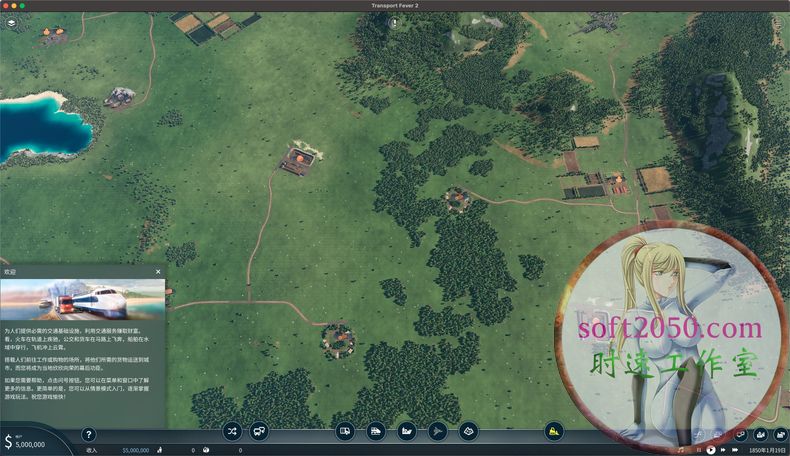Open the rail construction train menu
790x456 pixels.
(376, 432)
